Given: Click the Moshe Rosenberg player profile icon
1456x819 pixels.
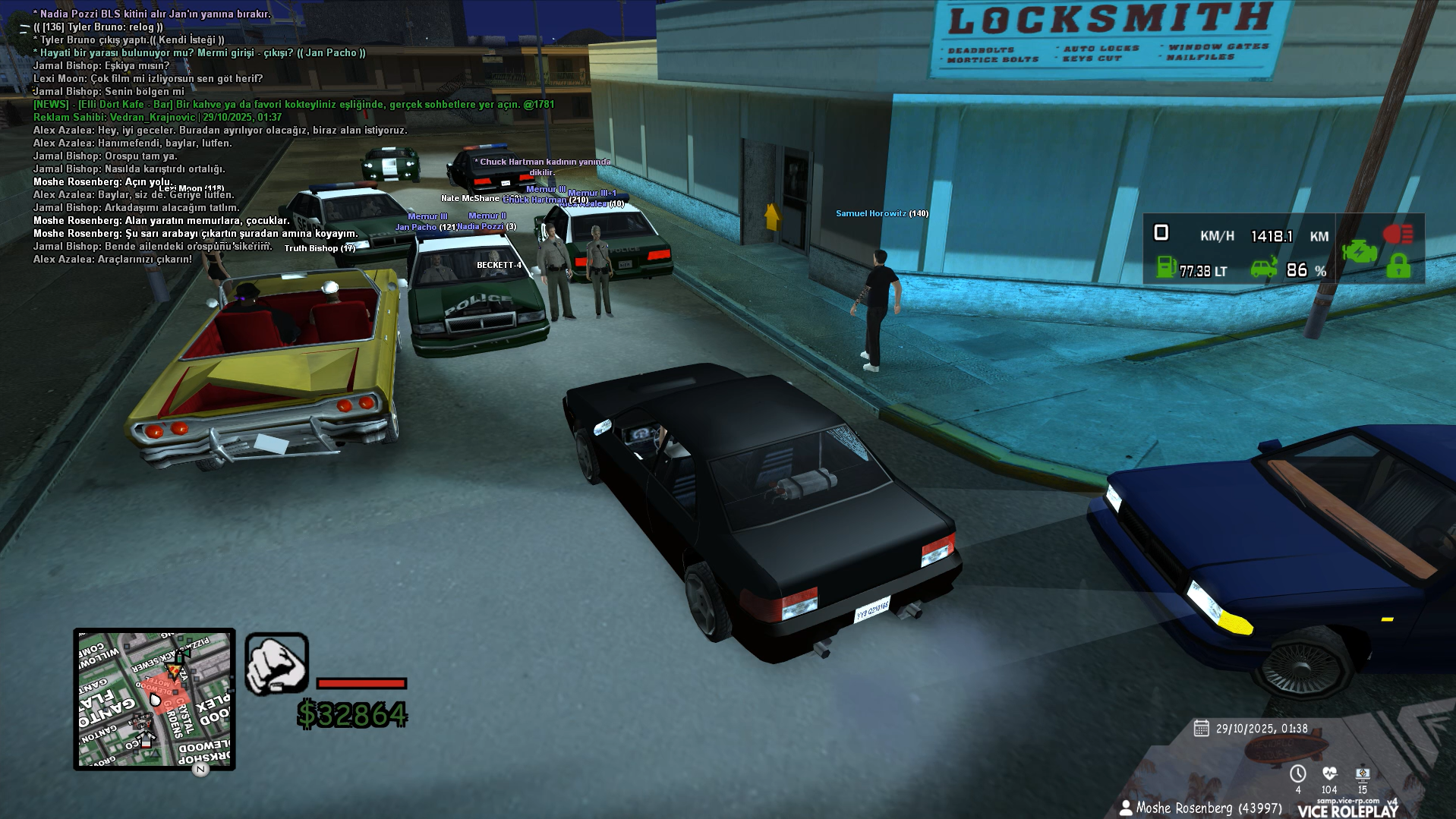Looking at the screenshot, I should pos(1125,808).
